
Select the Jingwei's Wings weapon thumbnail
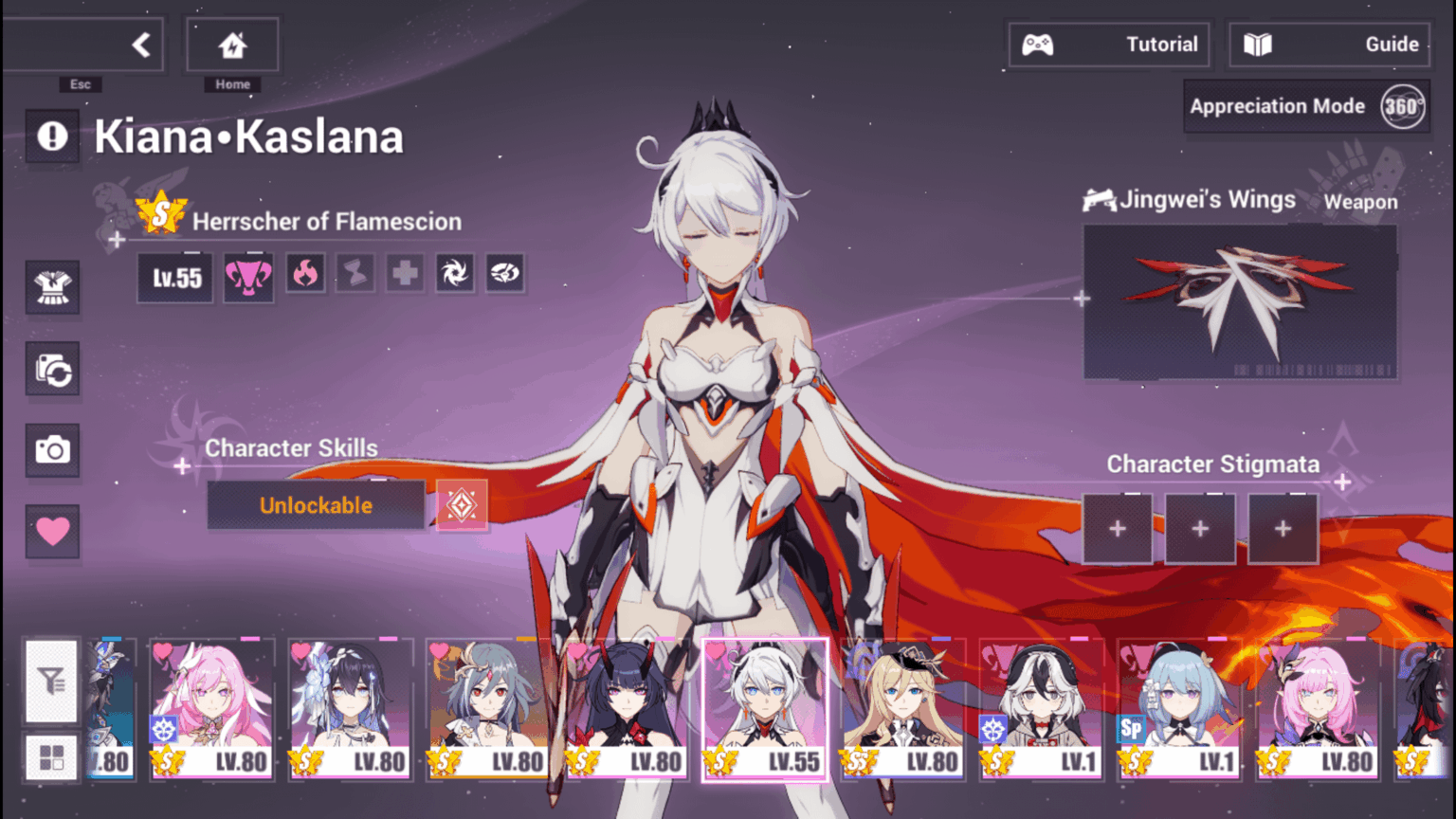coord(1240,301)
